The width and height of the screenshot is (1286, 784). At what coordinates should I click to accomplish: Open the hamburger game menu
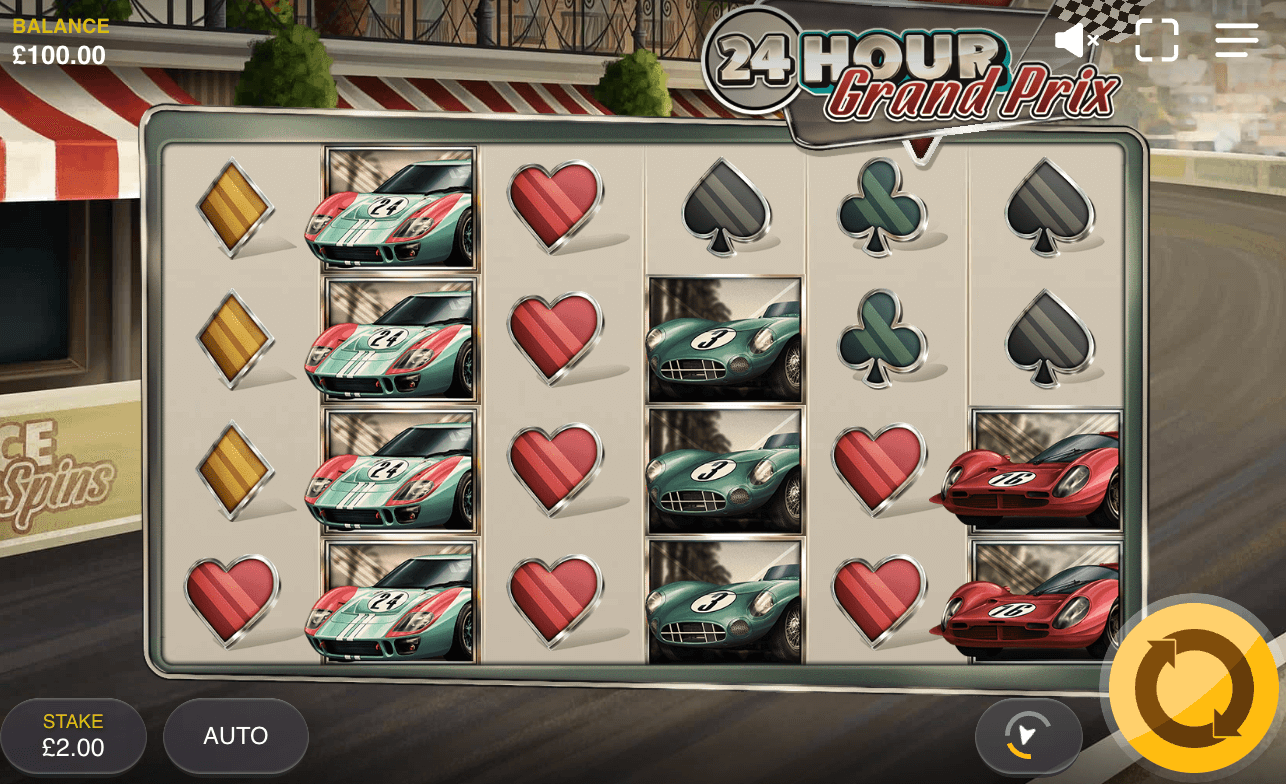tap(1236, 40)
